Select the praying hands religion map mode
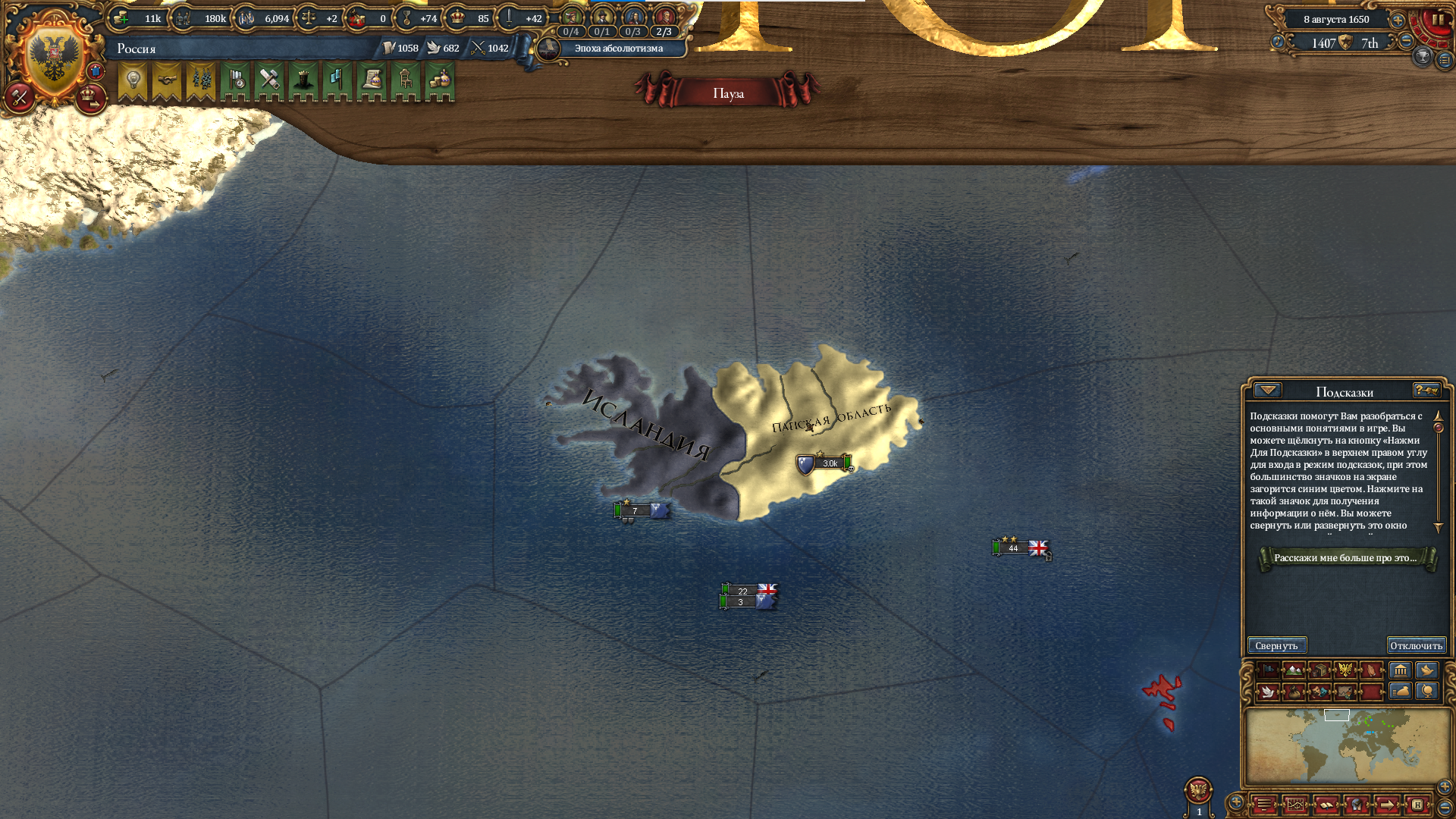Image resolution: width=1456 pixels, height=819 pixels. pyautogui.click(x=1372, y=670)
